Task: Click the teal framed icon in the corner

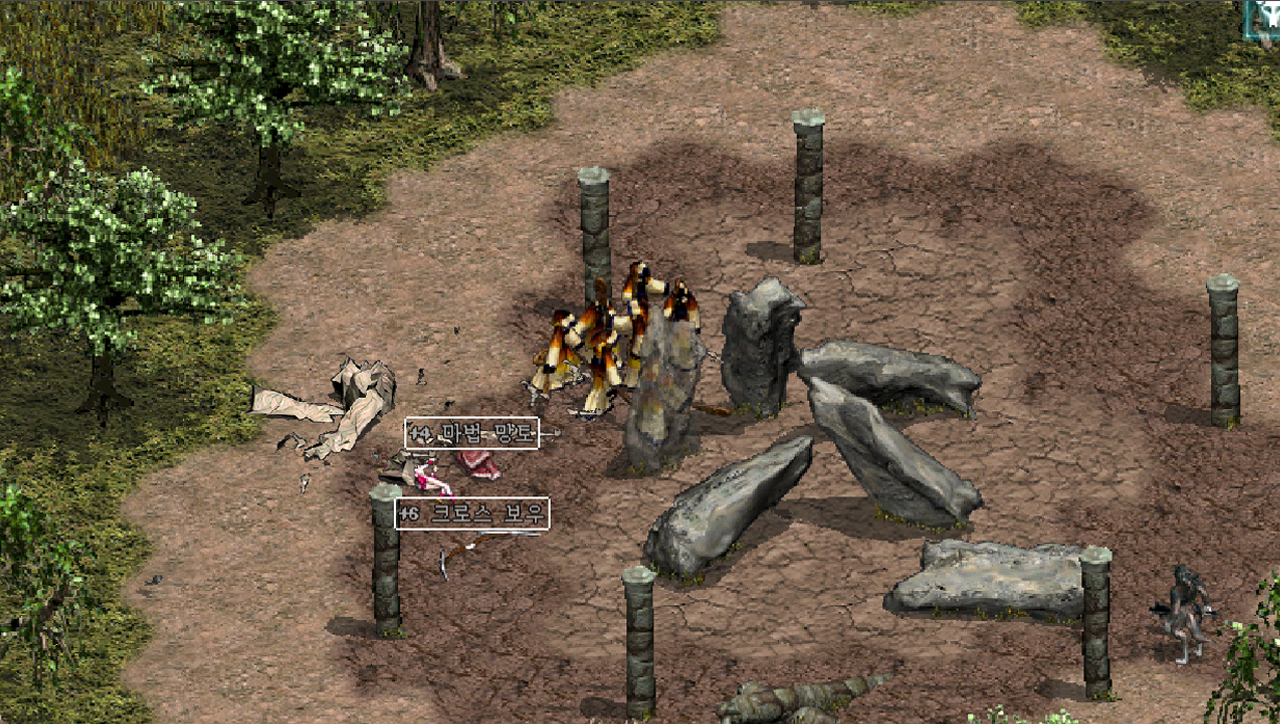Action: click(x=1262, y=20)
